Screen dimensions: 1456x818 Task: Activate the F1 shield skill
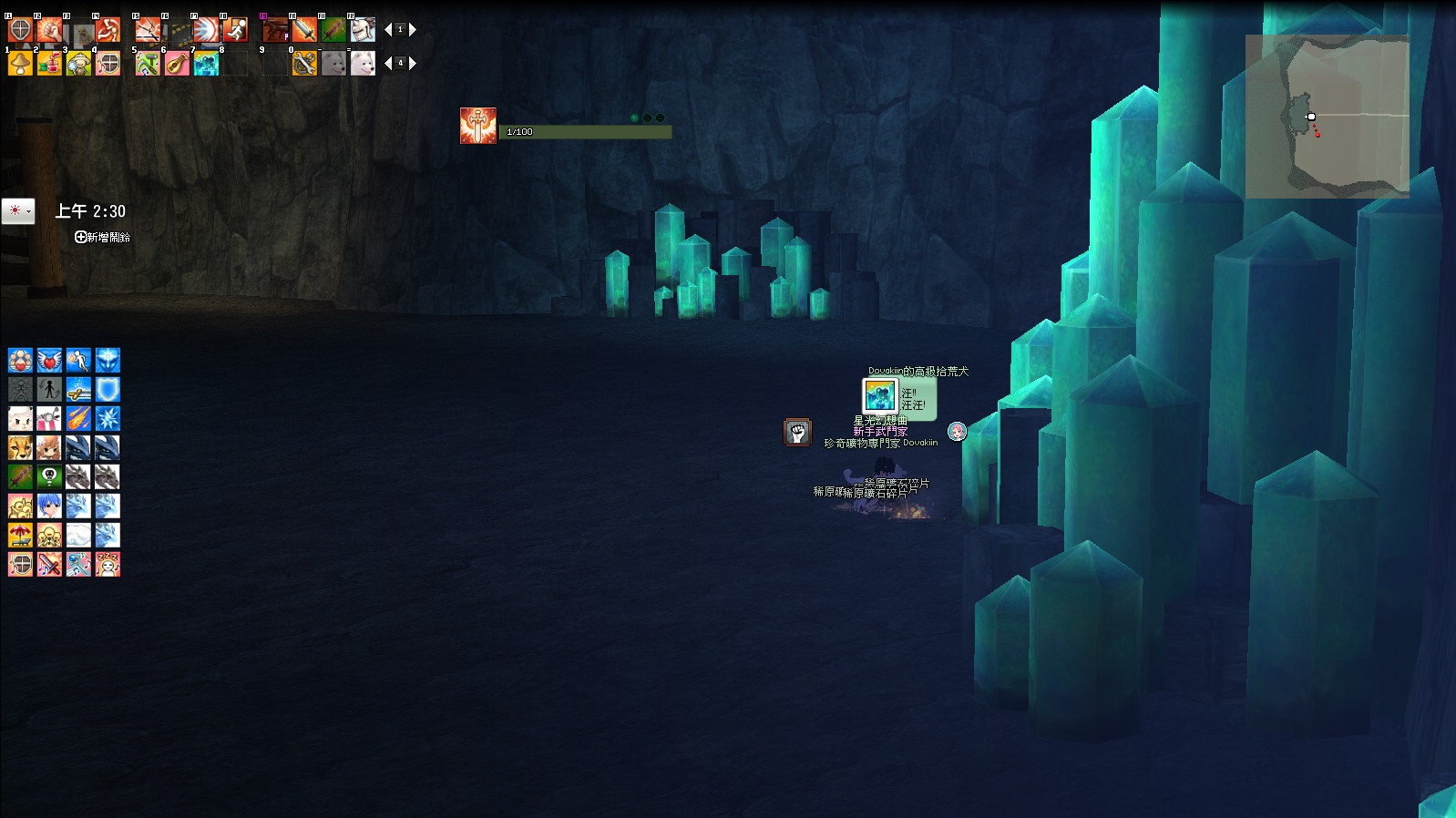20,30
